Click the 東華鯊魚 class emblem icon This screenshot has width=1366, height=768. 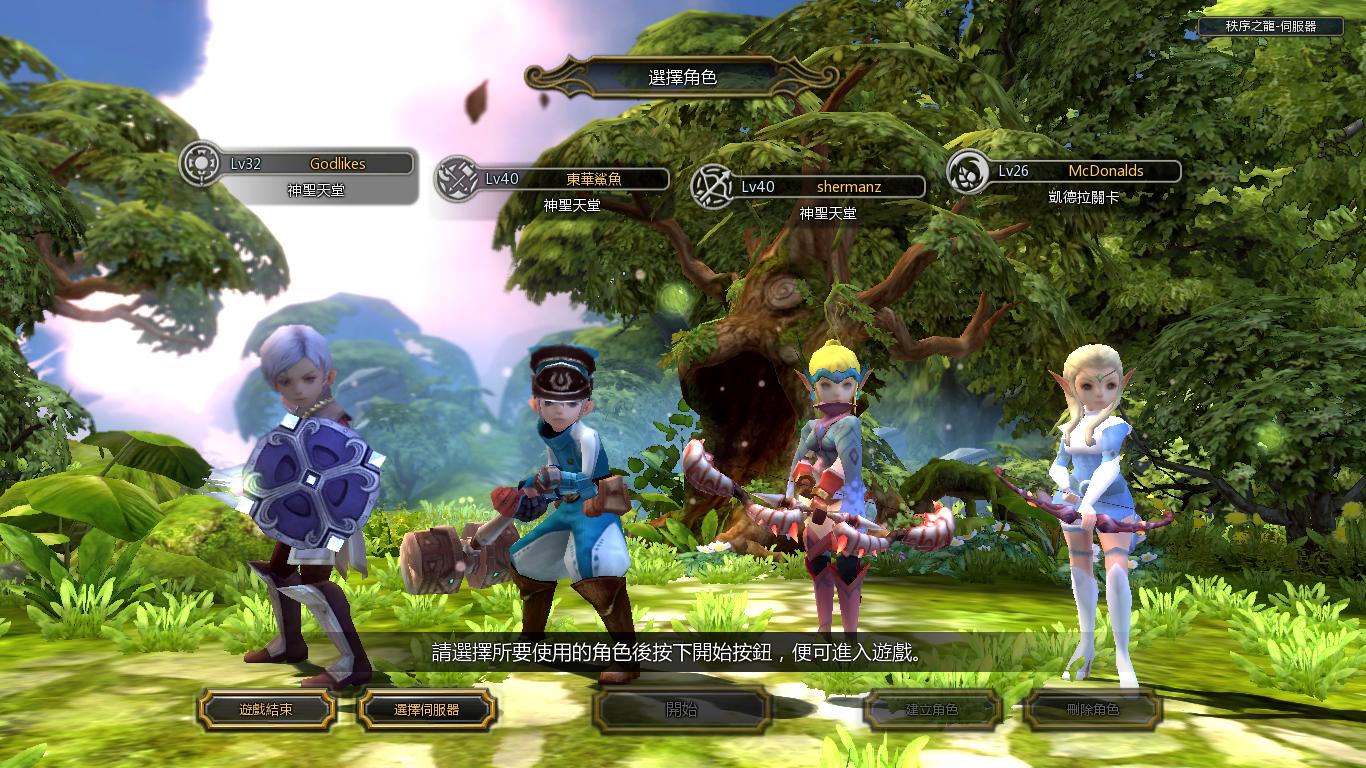tap(458, 179)
